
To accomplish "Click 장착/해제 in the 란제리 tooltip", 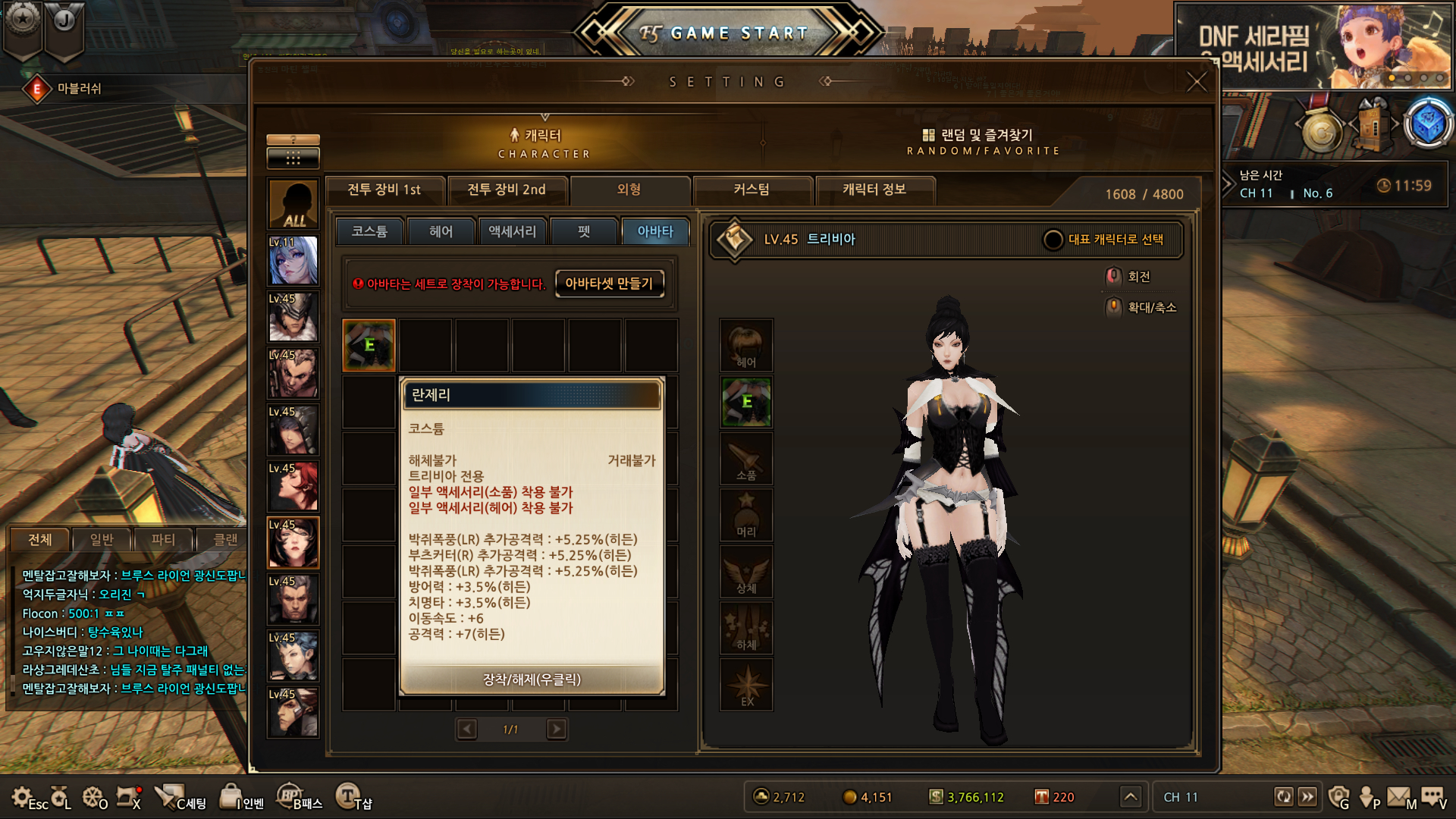I will coord(532,679).
